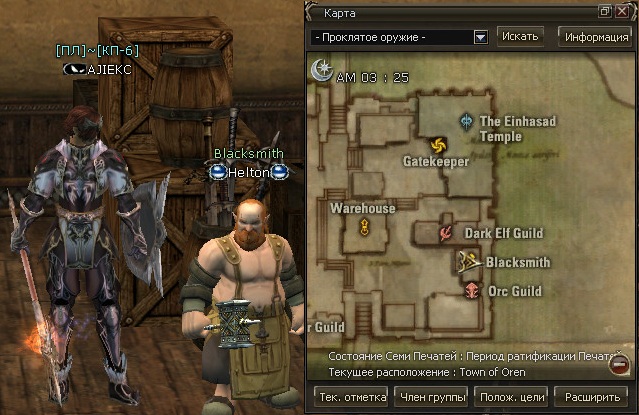The height and width of the screenshot is (415, 639).
Task: Open the Проклятое оружие dropdown
Action: pyautogui.click(x=480, y=37)
